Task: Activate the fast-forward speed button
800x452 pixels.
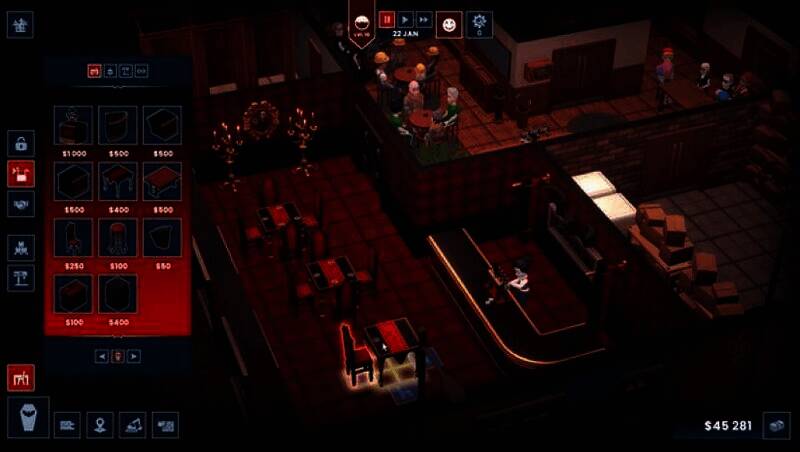Action: pos(424,19)
